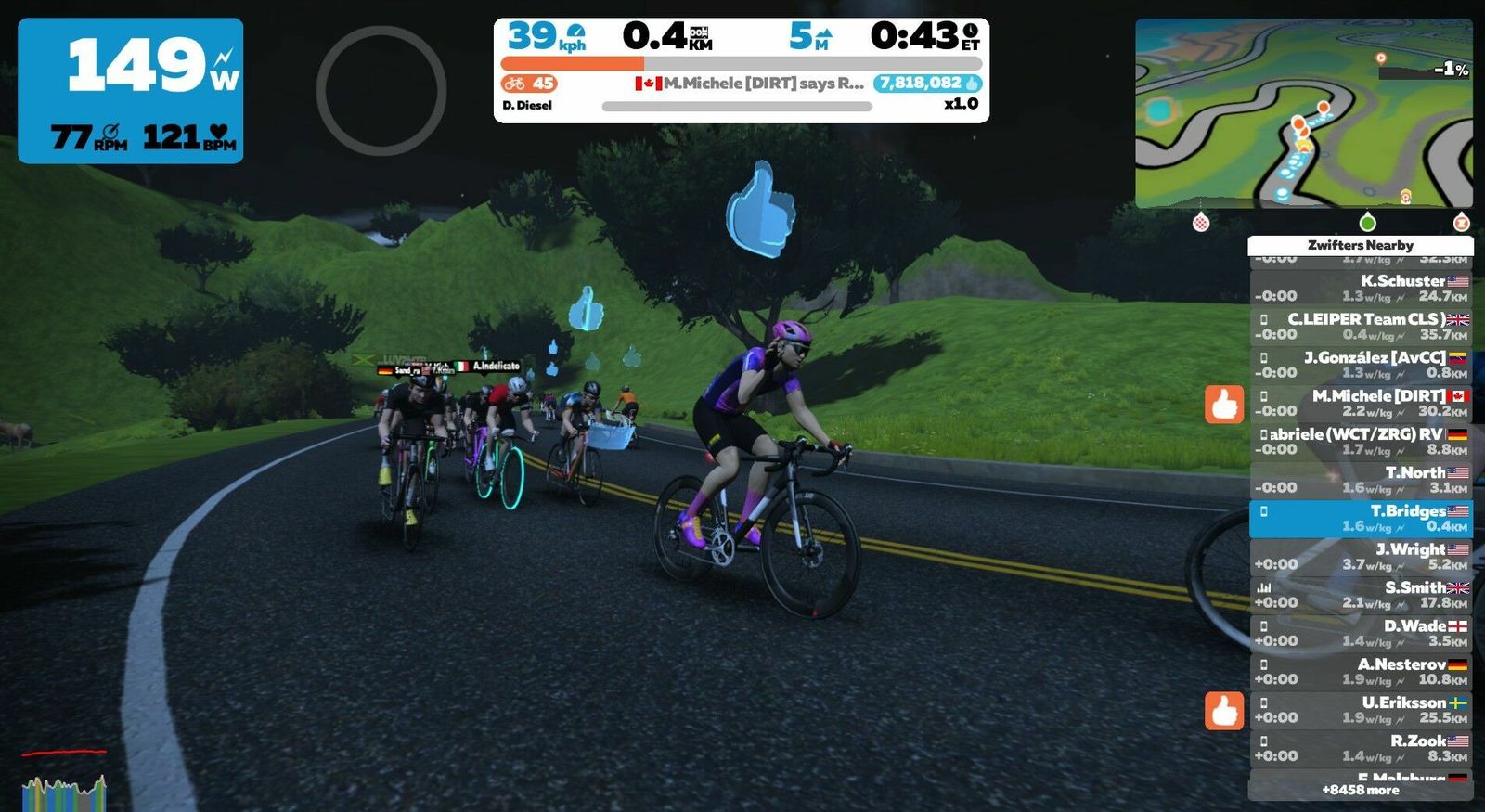Choose J.Wright from the nearby list
The width and height of the screenshot is (1485, 812).
[x=1361, y=556]
